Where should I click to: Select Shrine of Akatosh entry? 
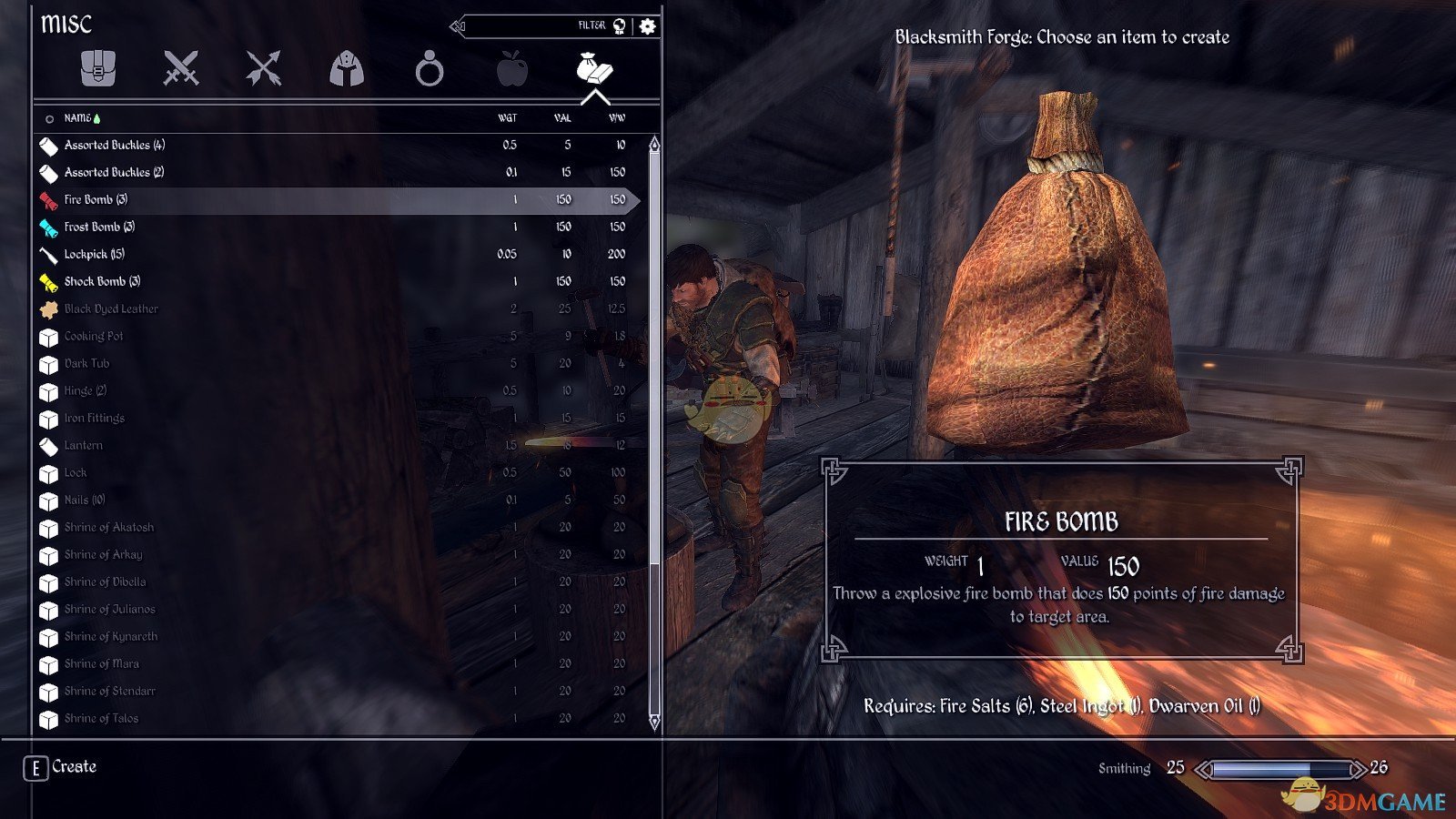tap(109, 527)
